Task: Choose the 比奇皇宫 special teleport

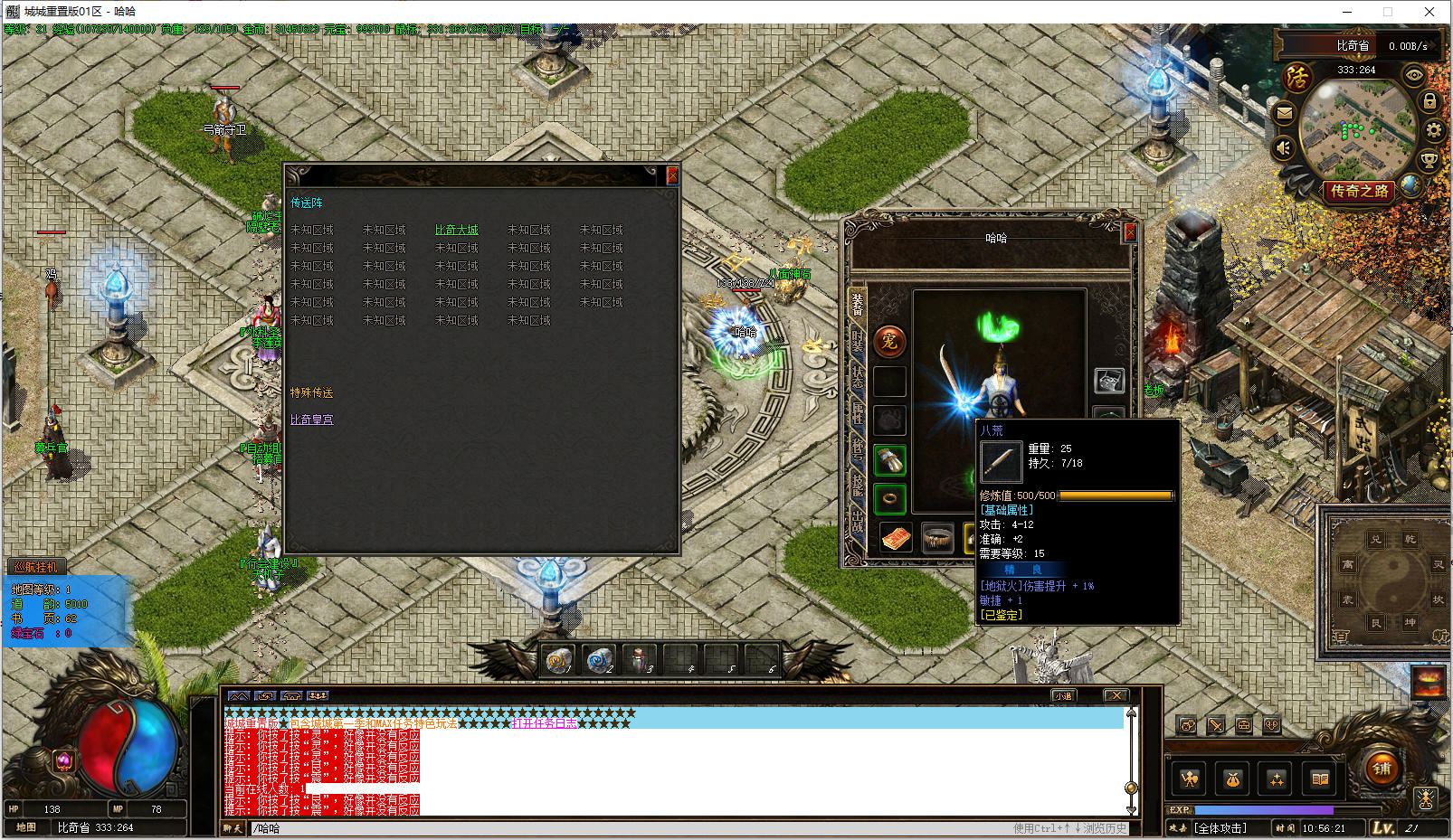Action: [x=311, y=420]
